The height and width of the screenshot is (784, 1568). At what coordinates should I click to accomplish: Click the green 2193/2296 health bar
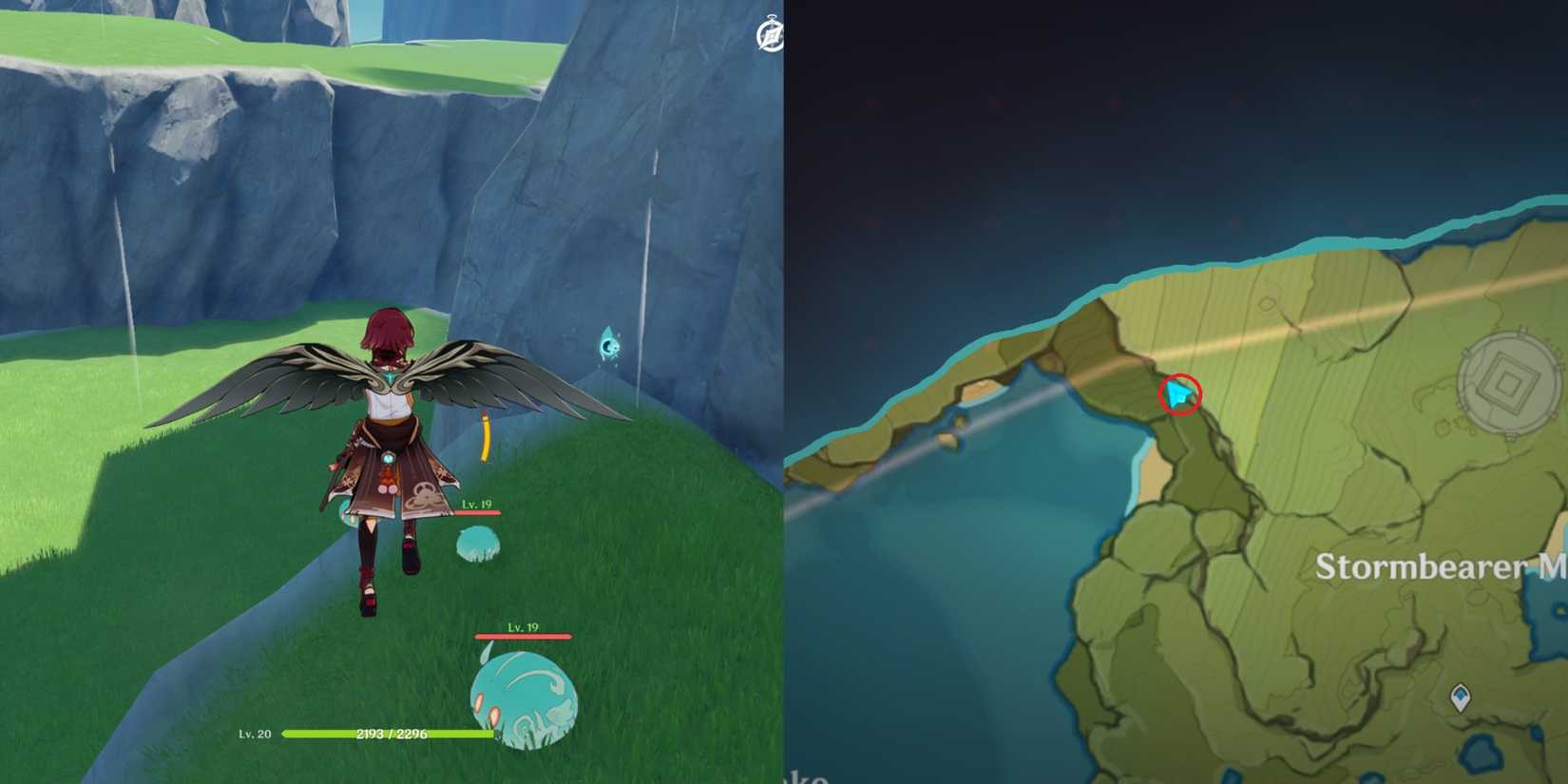tap(390, 734)
